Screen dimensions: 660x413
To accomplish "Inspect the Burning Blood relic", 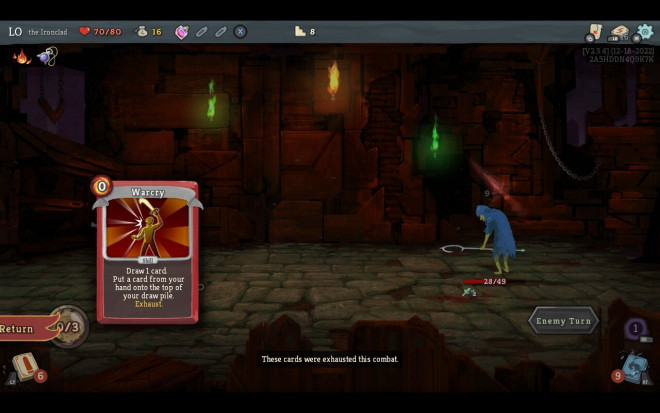I will coord(21,57).
